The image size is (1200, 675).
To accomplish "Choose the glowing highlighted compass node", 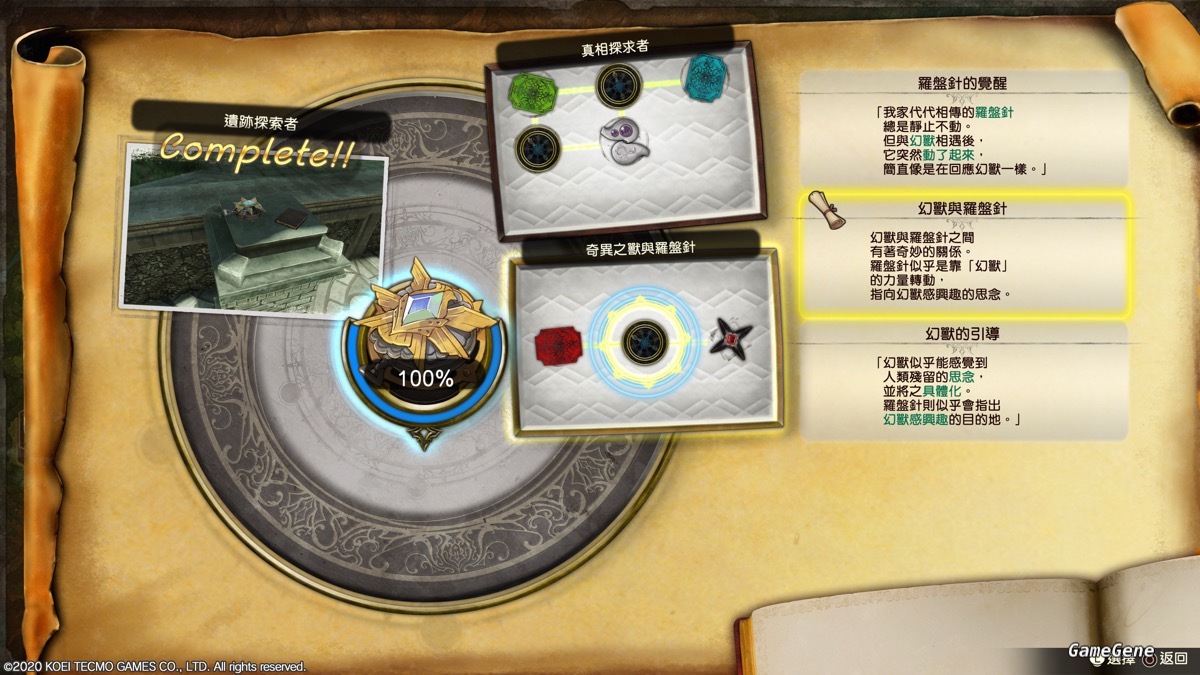I will [645, 342].
